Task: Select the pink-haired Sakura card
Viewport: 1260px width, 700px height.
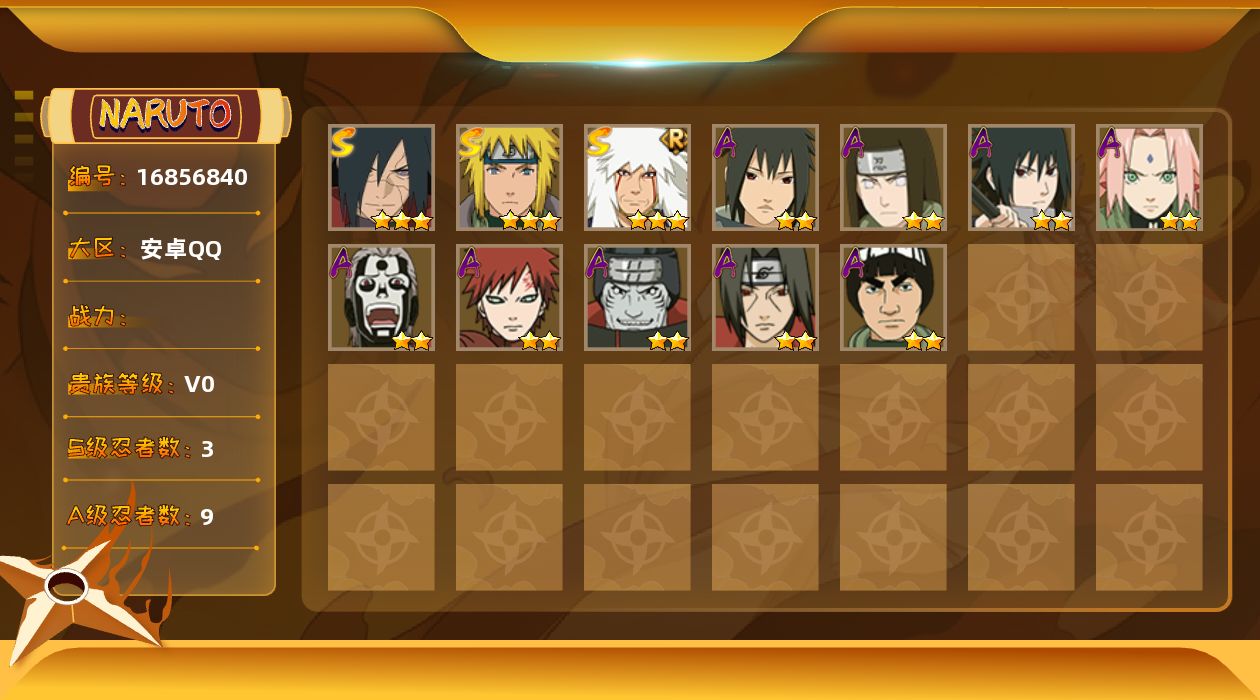Action: [1149, 178]
